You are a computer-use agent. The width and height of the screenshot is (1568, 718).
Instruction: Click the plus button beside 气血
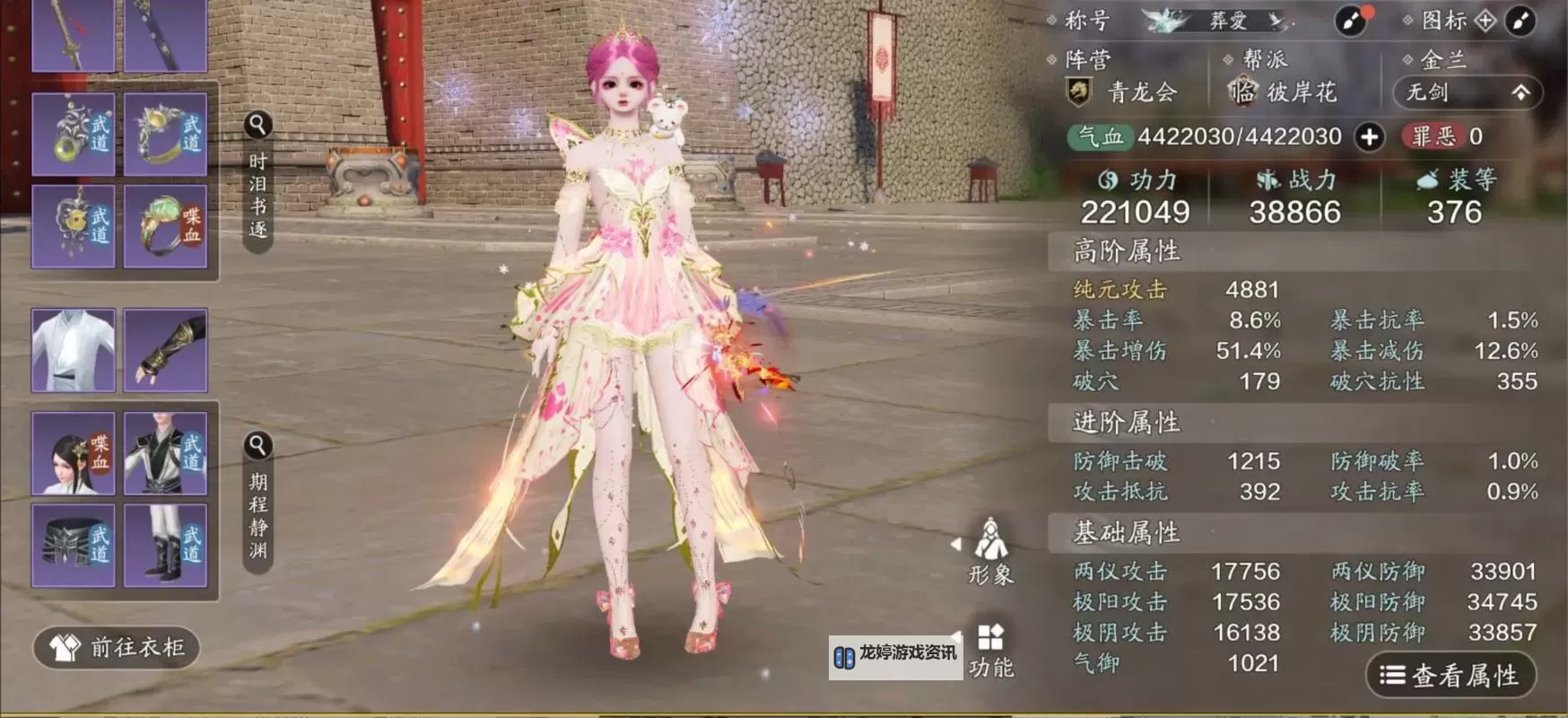click(x=1369, y=137)
